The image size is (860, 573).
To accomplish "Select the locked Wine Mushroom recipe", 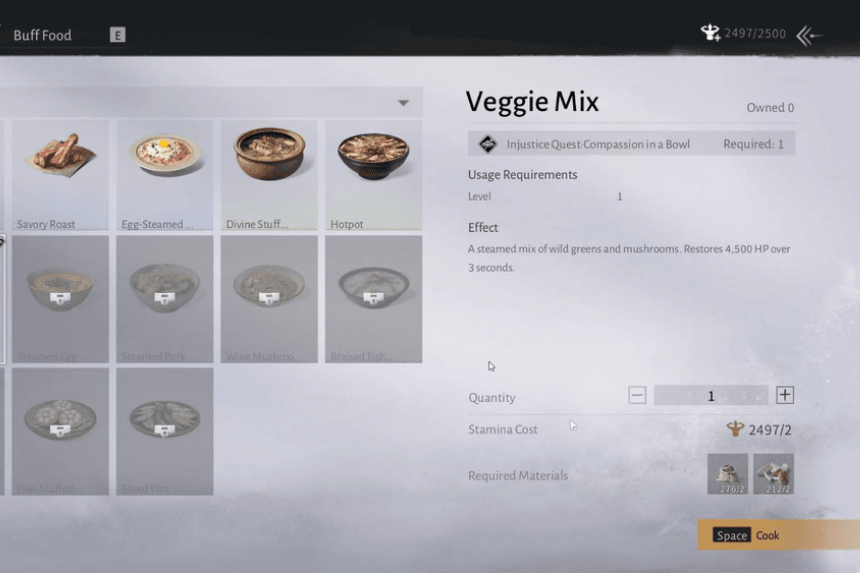I will point(269,298).
